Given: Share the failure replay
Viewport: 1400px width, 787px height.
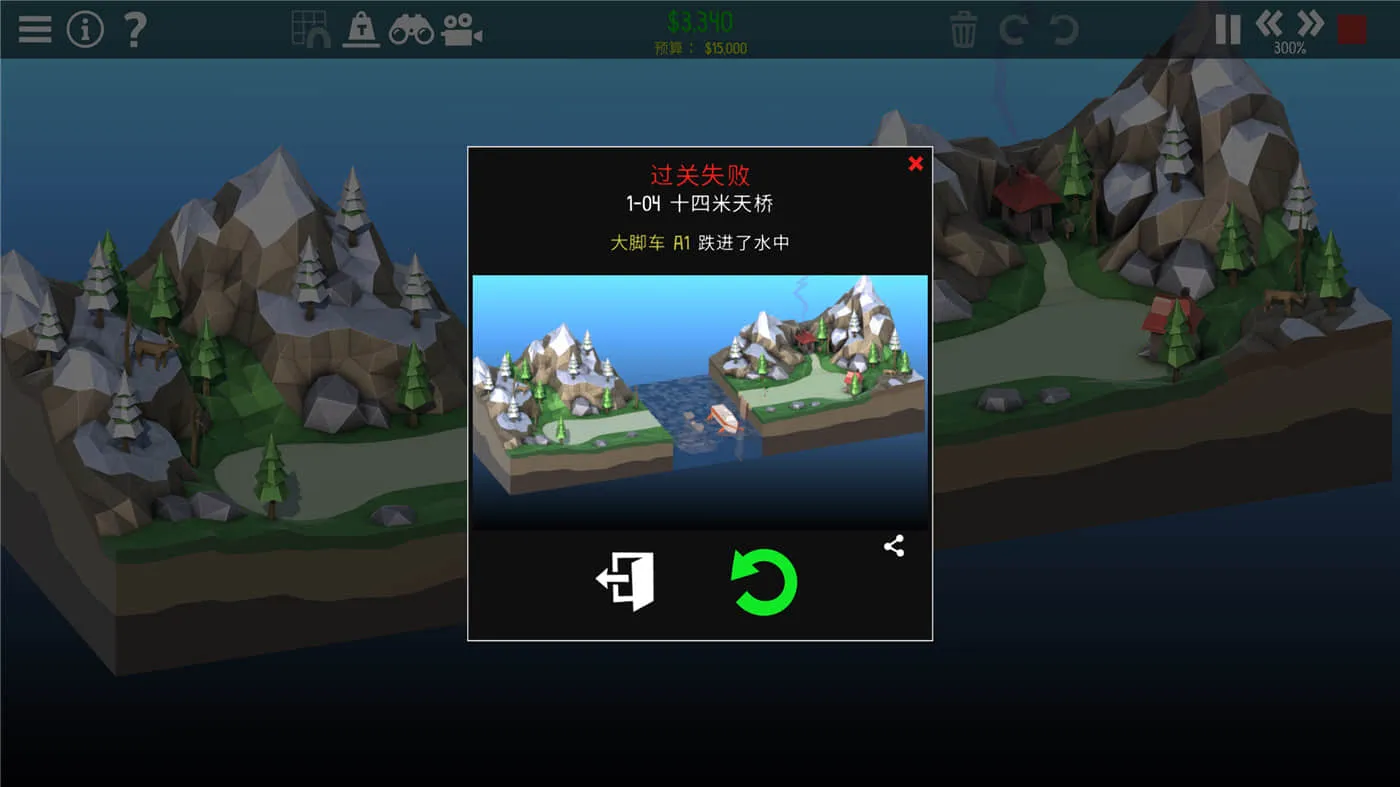Looking at the screenshot, I should [x=893, y=546].
